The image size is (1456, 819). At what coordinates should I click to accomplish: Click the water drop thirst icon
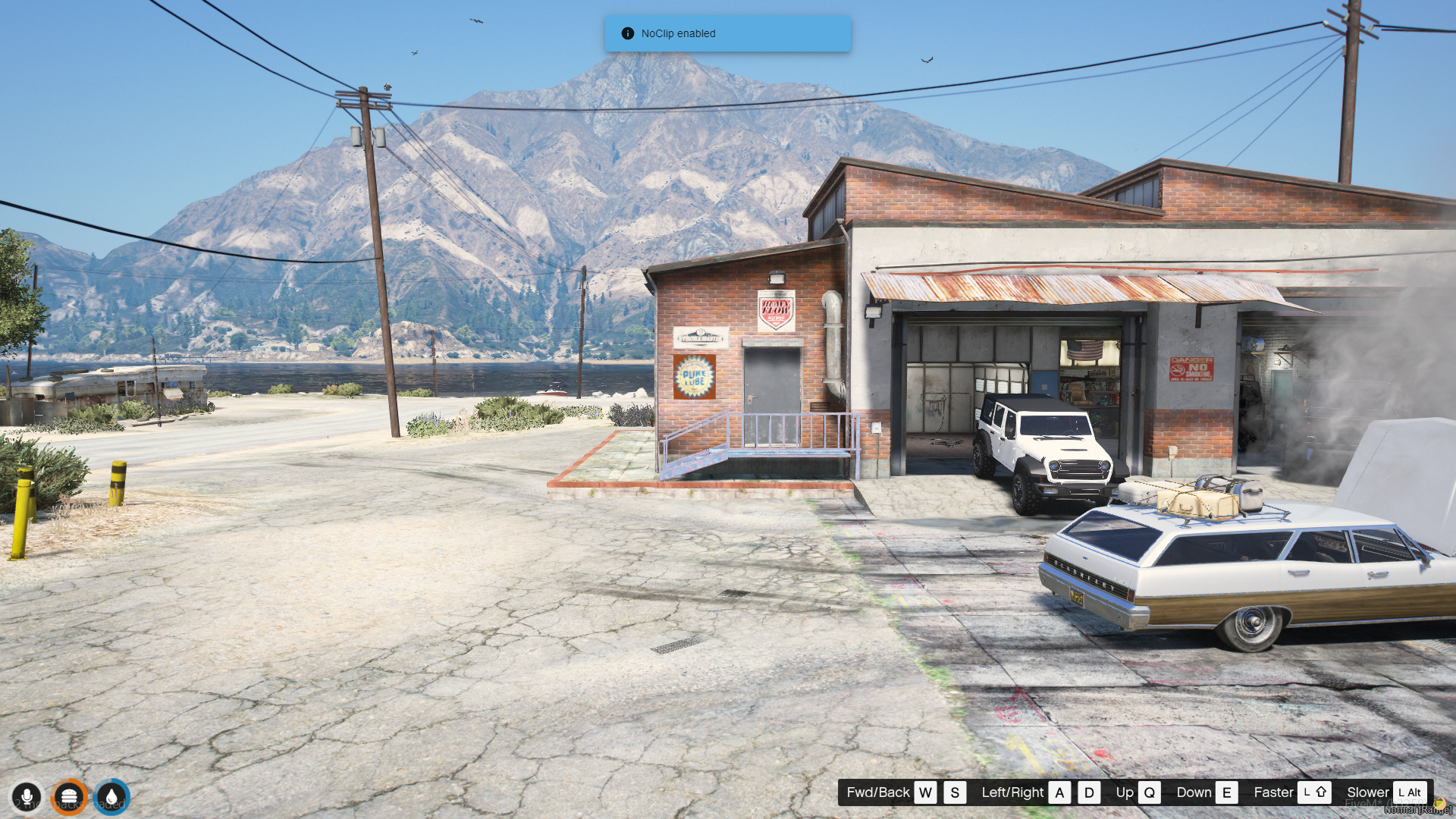(111, 797)
